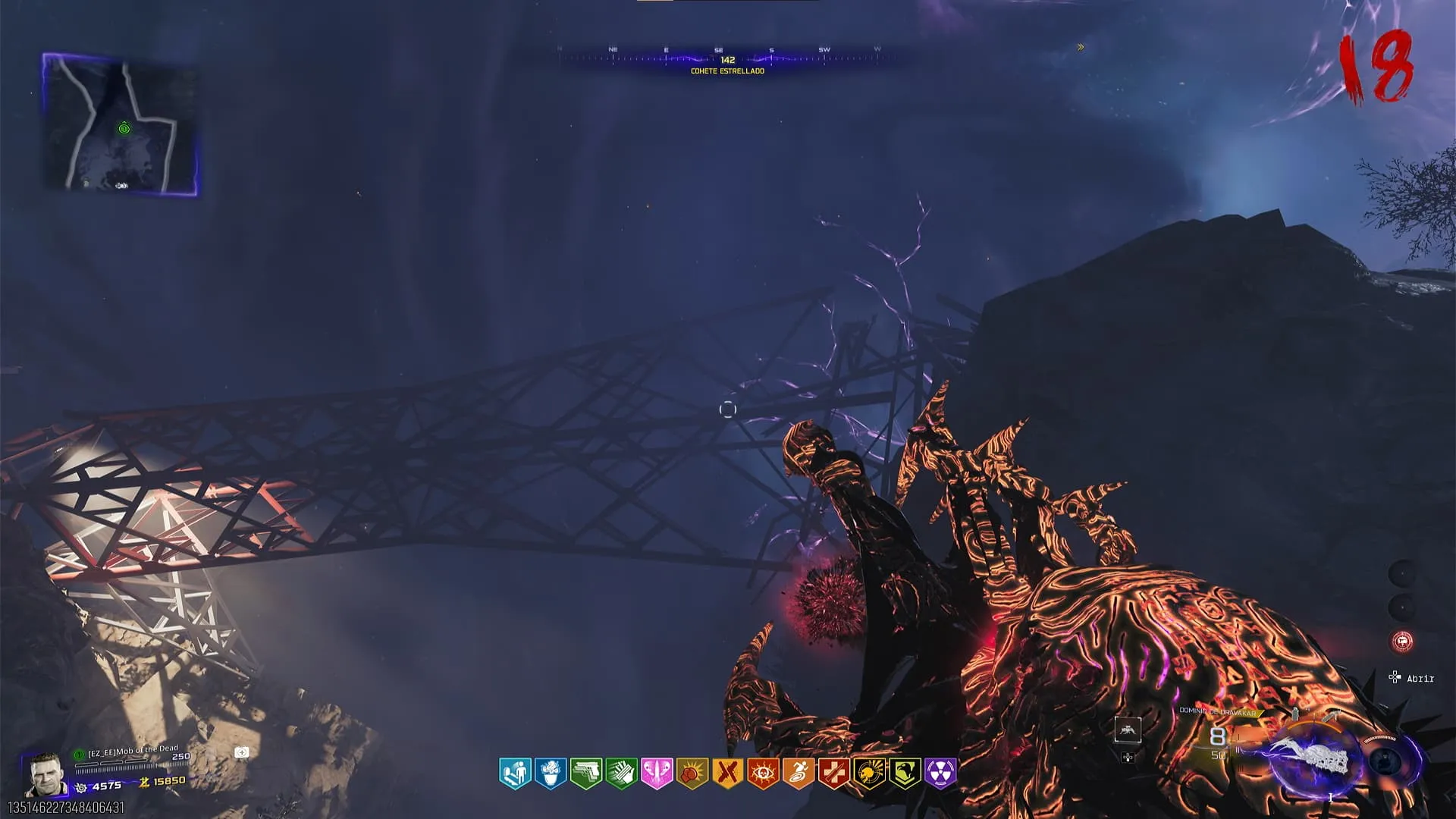Select the boxing glove punch perk icon
Image resolution: width=1456 pixels, height=819 pixels.
click(692, 773)
